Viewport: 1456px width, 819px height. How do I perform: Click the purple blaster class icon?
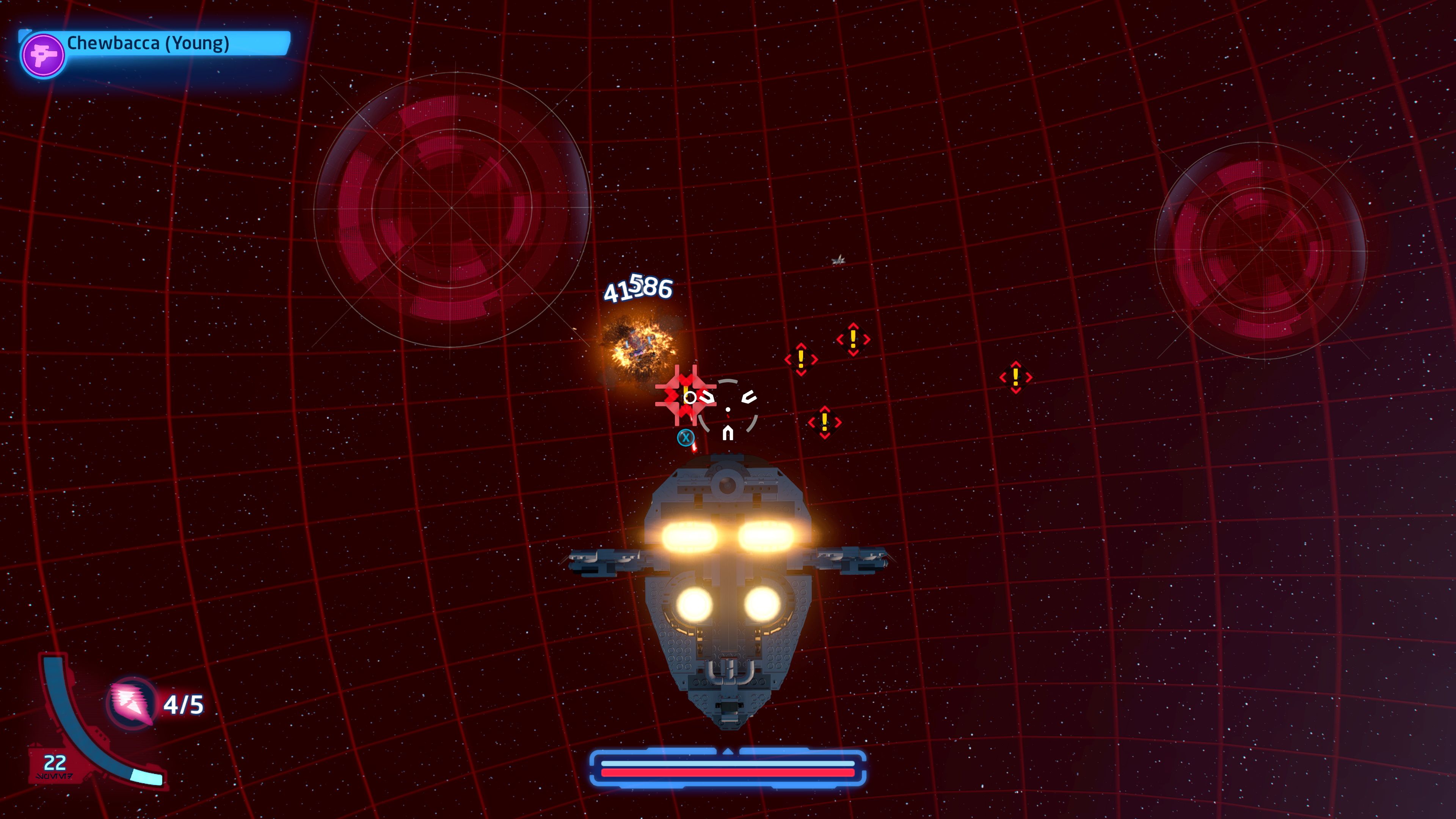click(42, 56)
